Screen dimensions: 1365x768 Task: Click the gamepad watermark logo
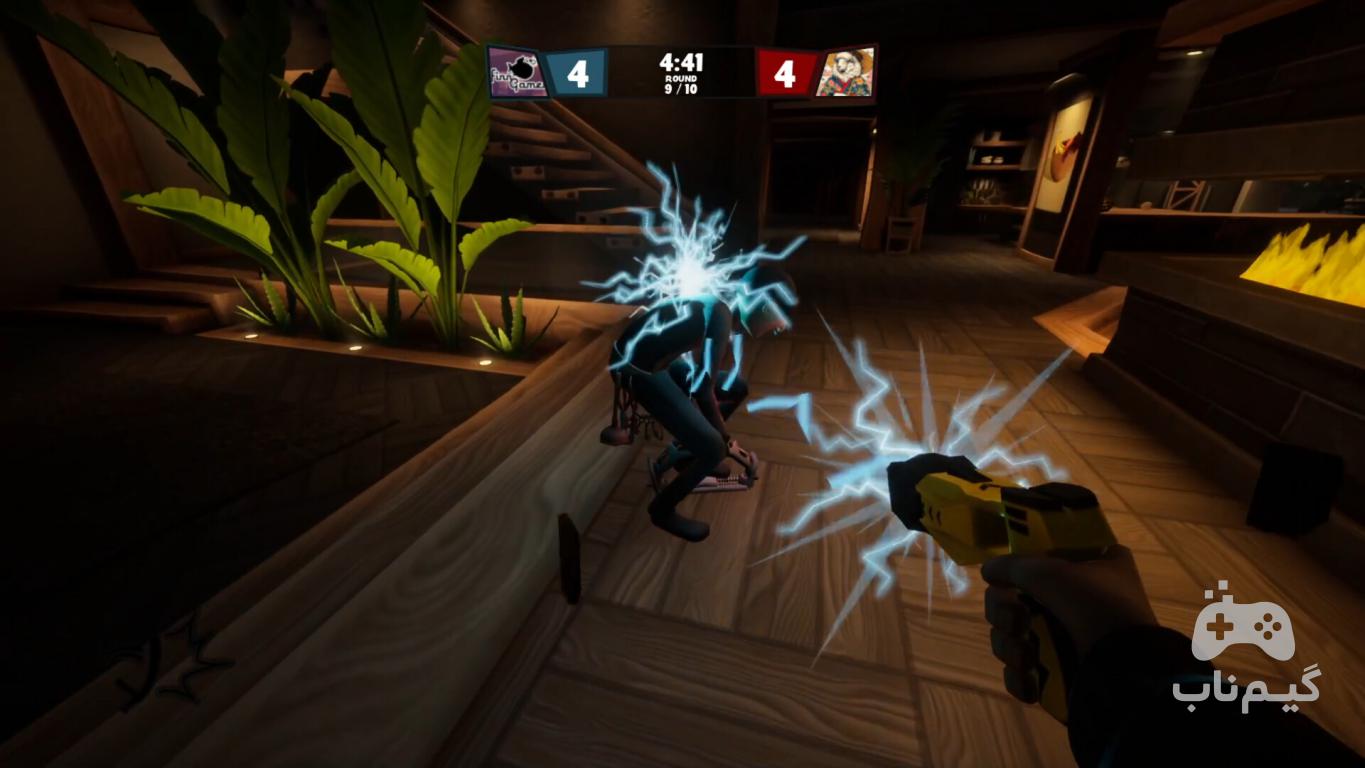pos(1243,625)
